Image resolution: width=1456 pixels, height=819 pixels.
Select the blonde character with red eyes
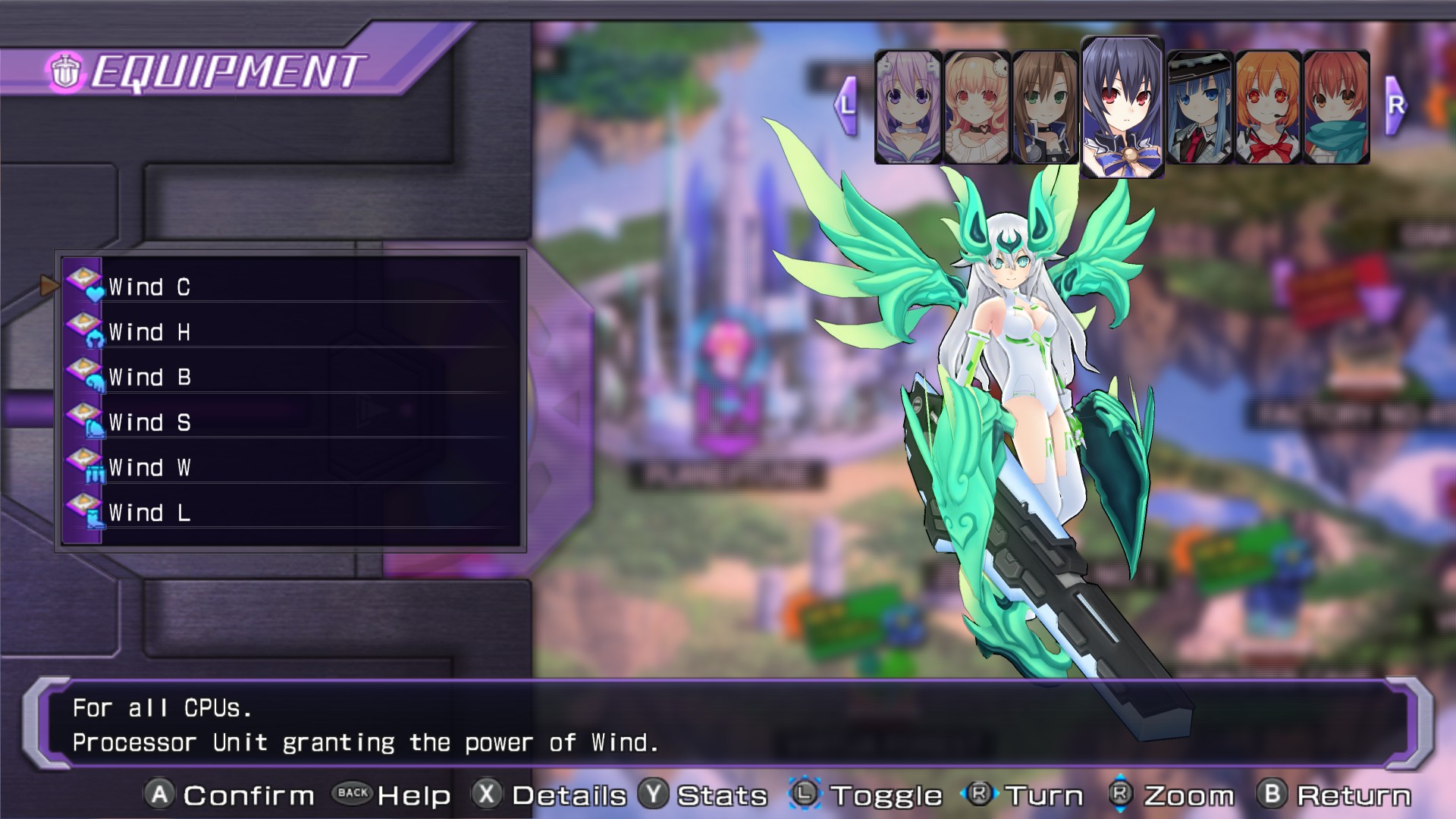[976, 107]
